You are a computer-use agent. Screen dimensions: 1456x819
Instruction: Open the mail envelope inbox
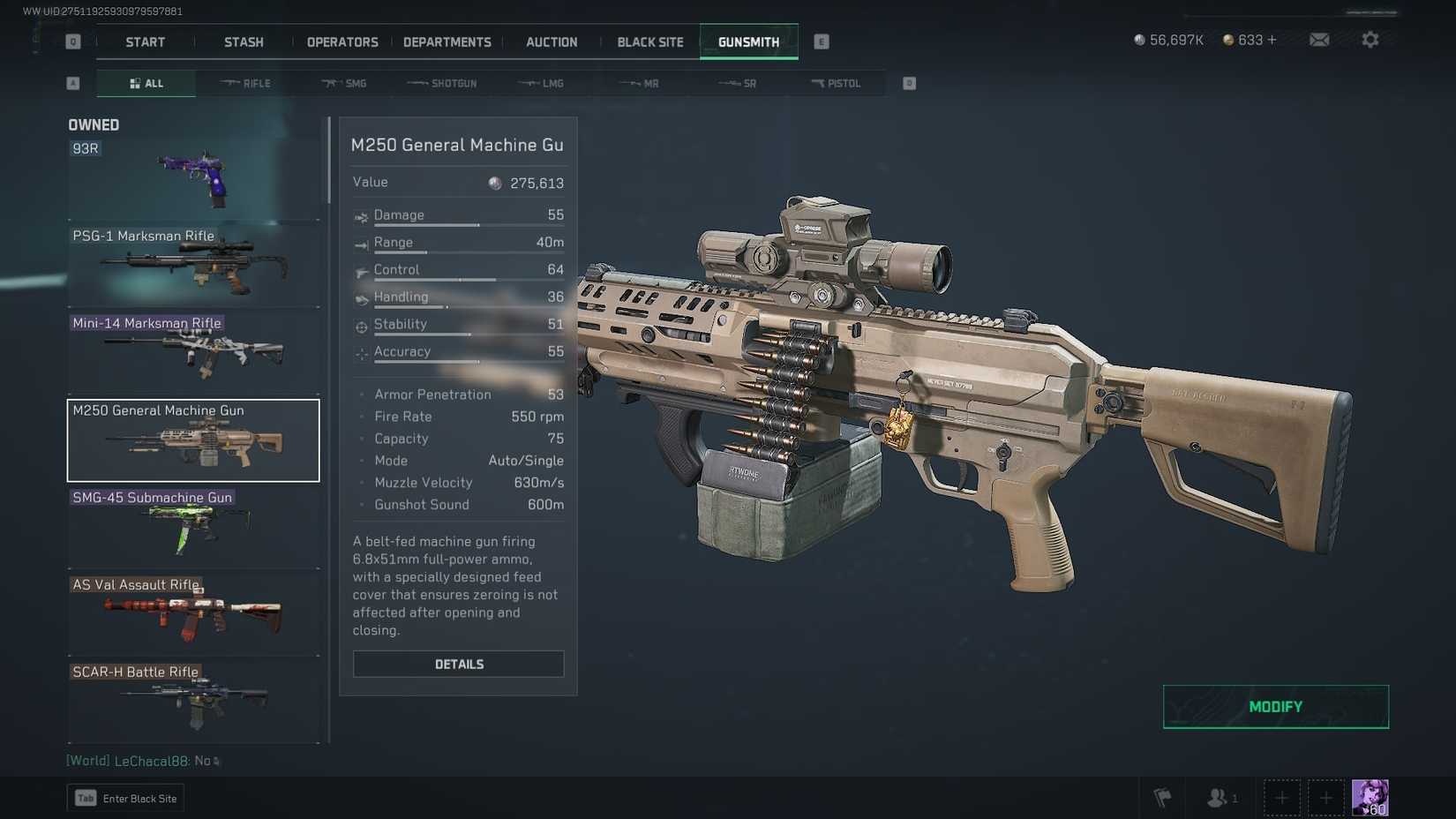click(1318, 40)
